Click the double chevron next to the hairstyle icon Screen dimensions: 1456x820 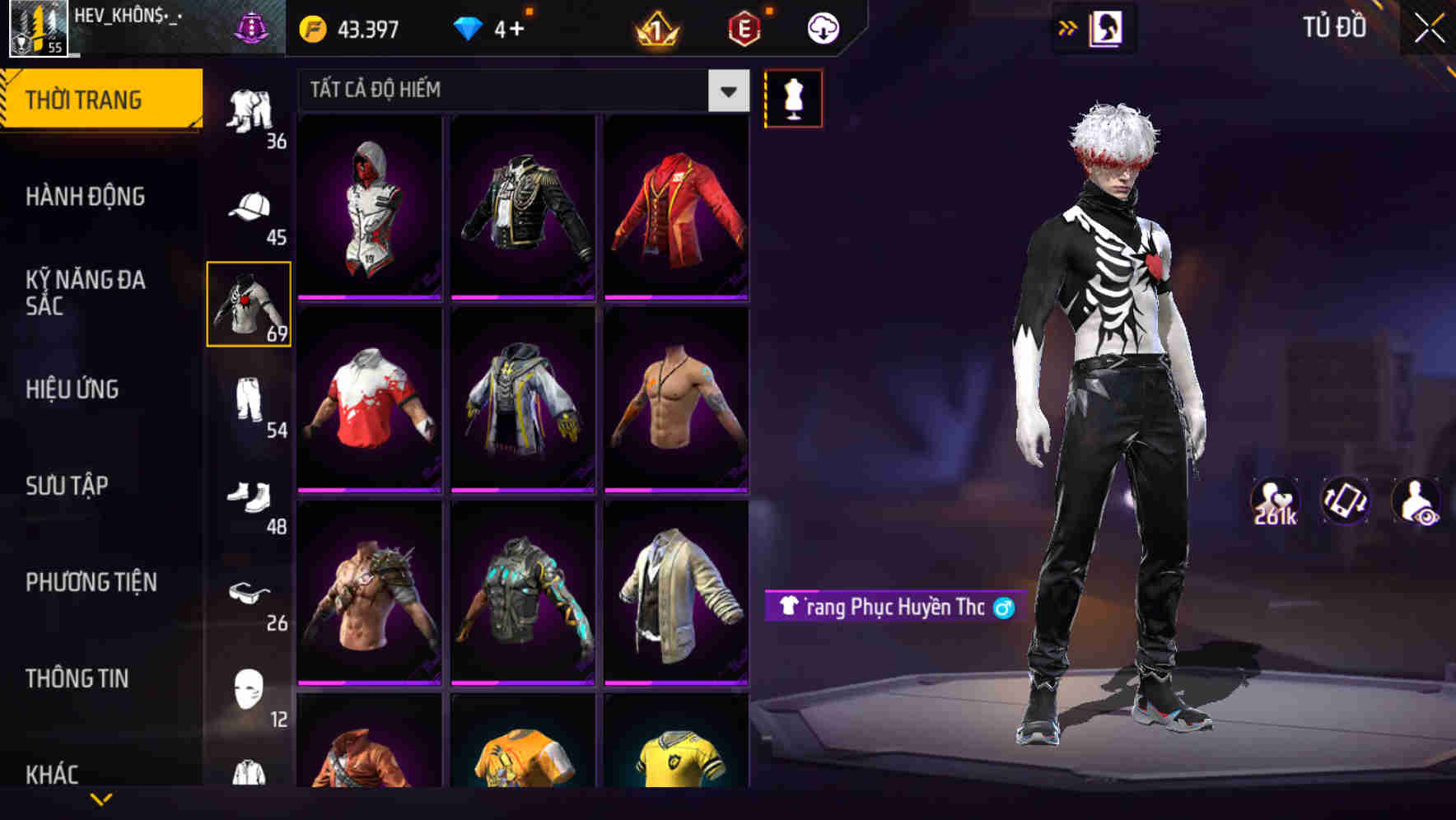[x=1068, y=26]
